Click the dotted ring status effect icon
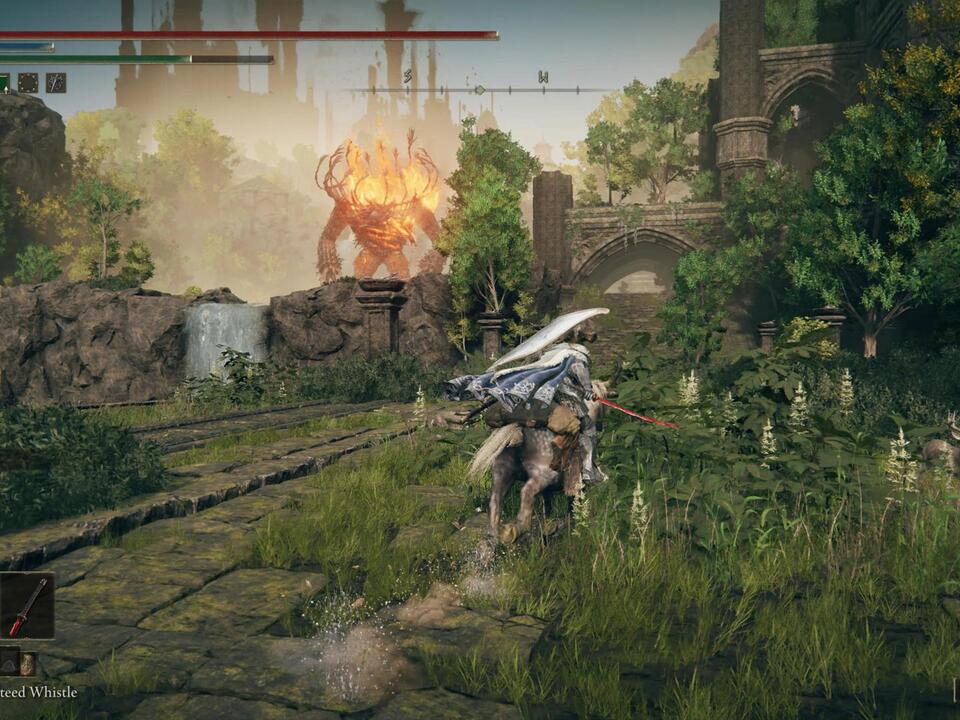 pos(28,83)
